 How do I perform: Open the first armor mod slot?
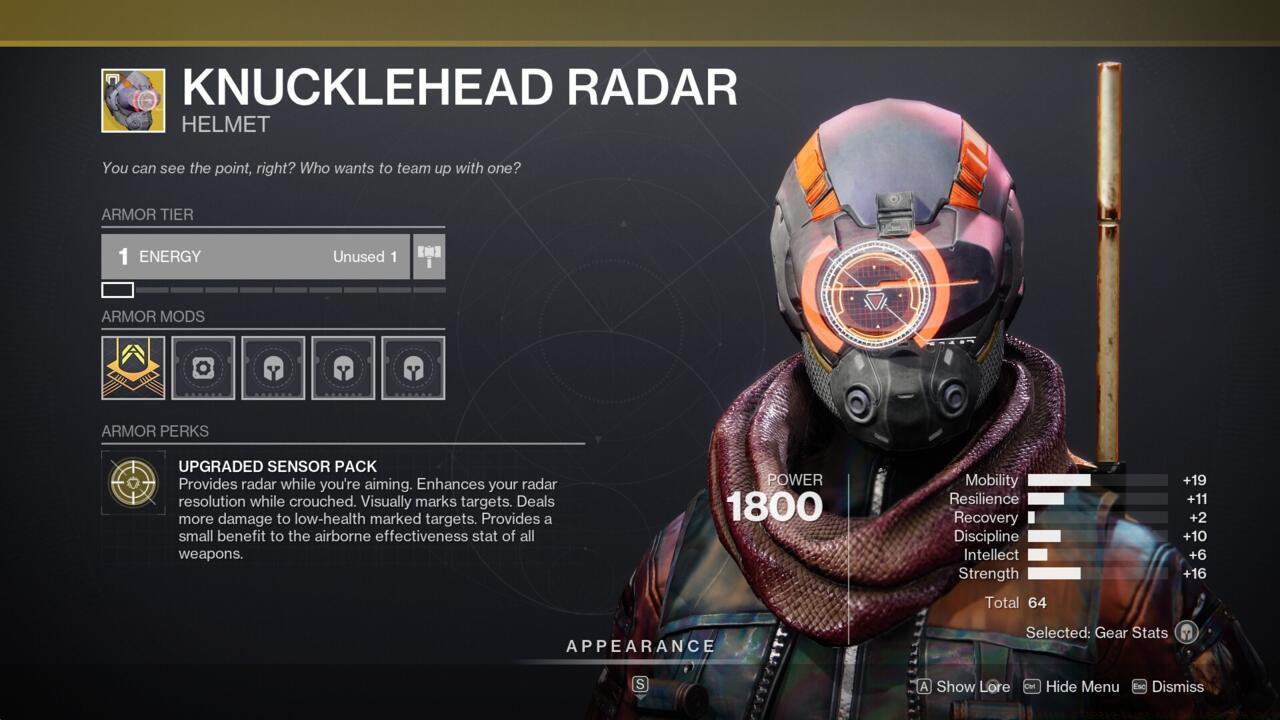tap(133, 368)
